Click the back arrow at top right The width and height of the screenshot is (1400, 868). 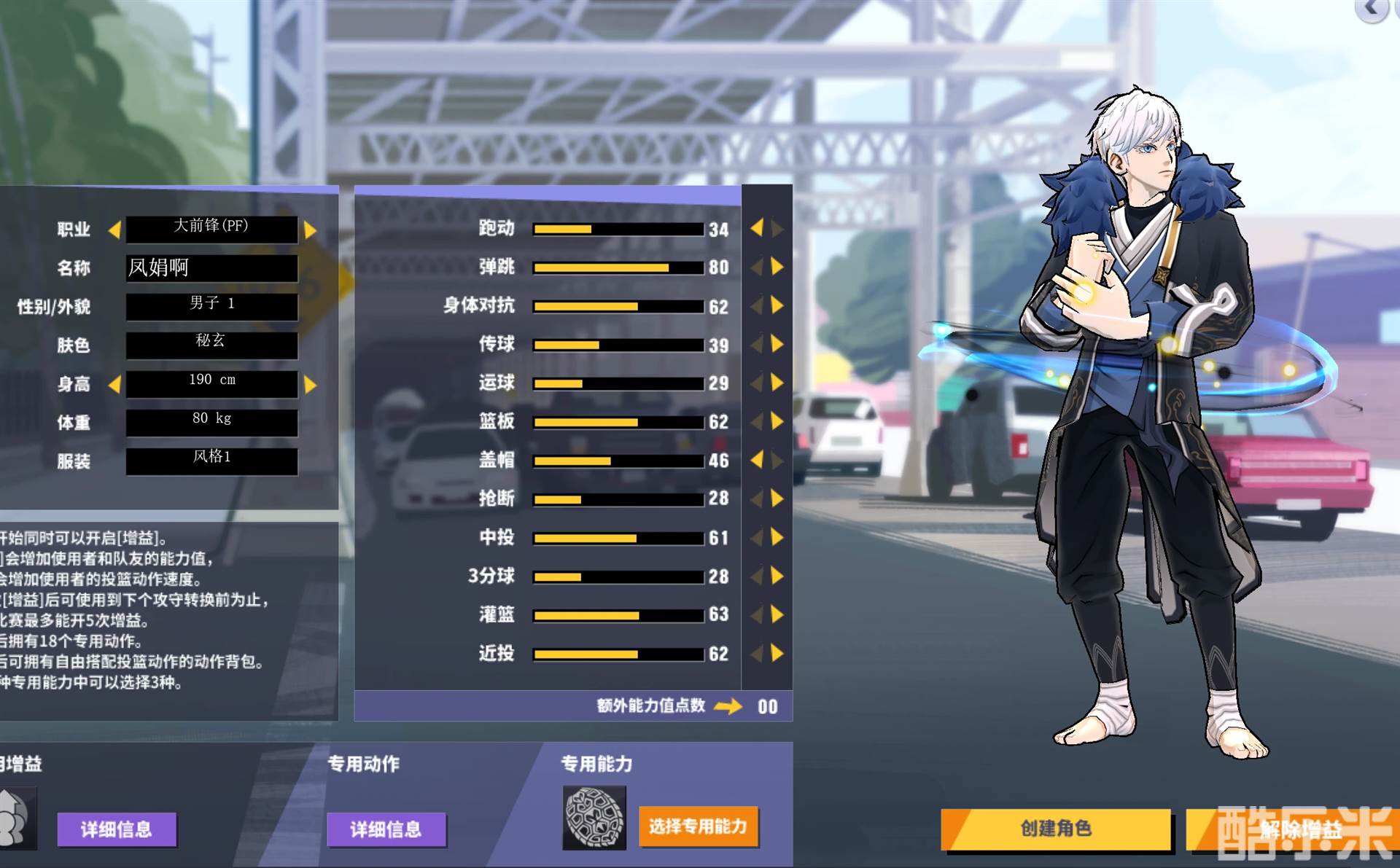coord(1372,9)
